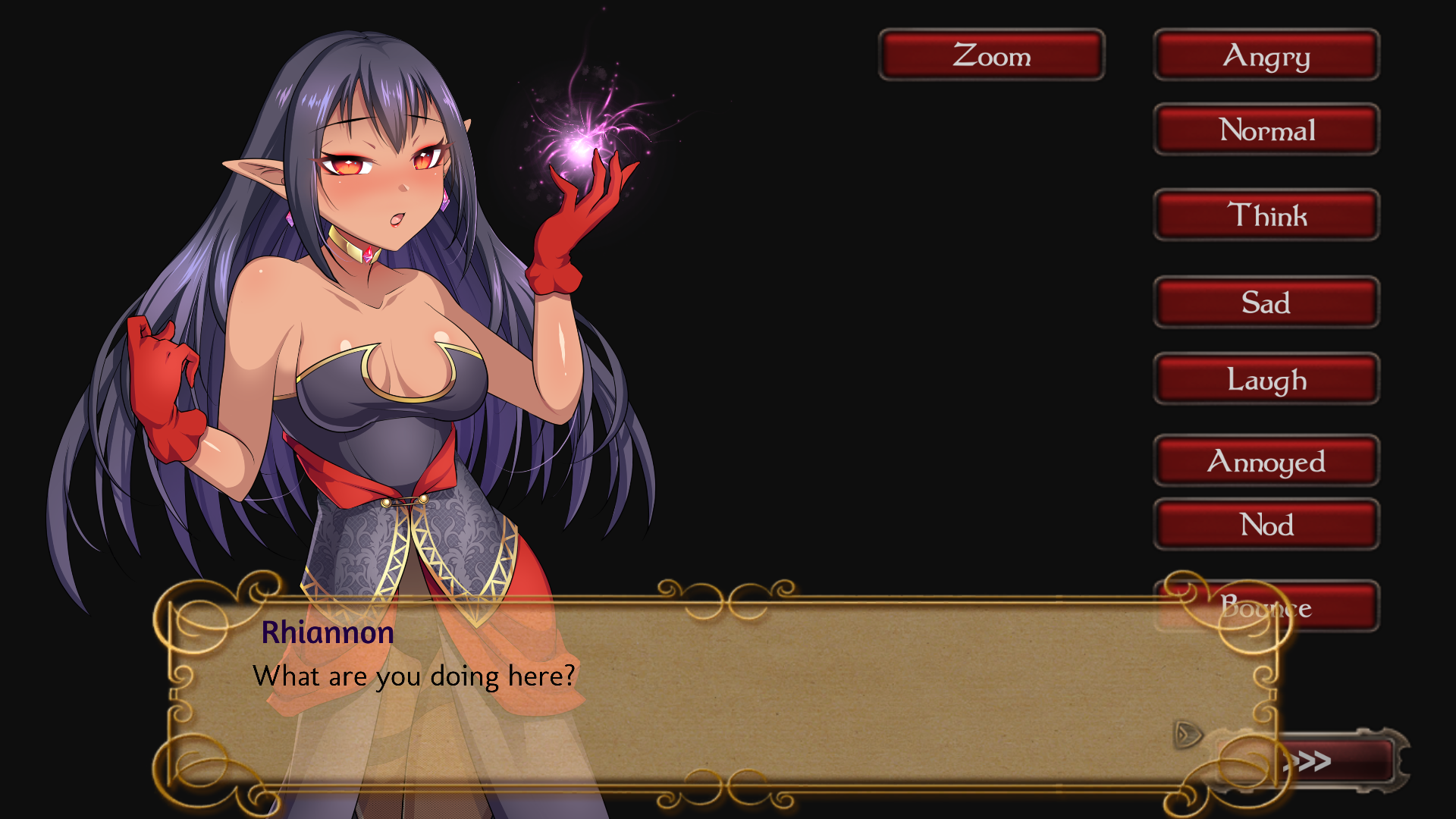Play the Nod animation
Image resolution: width=1456 pixels, height=819 pixels.
tap(1266, 525)
